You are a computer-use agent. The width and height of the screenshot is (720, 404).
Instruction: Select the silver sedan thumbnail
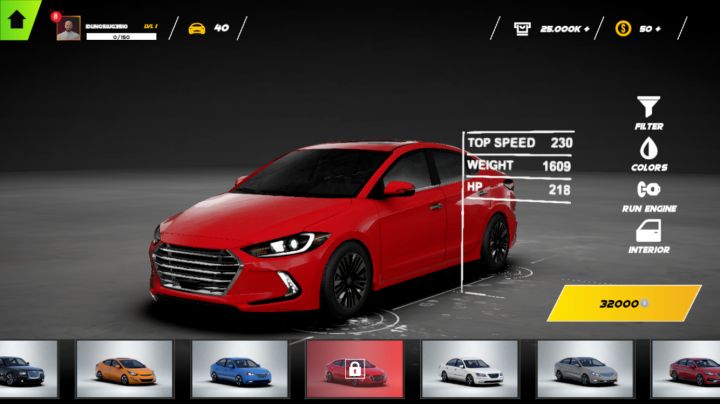tap(585, 369)
